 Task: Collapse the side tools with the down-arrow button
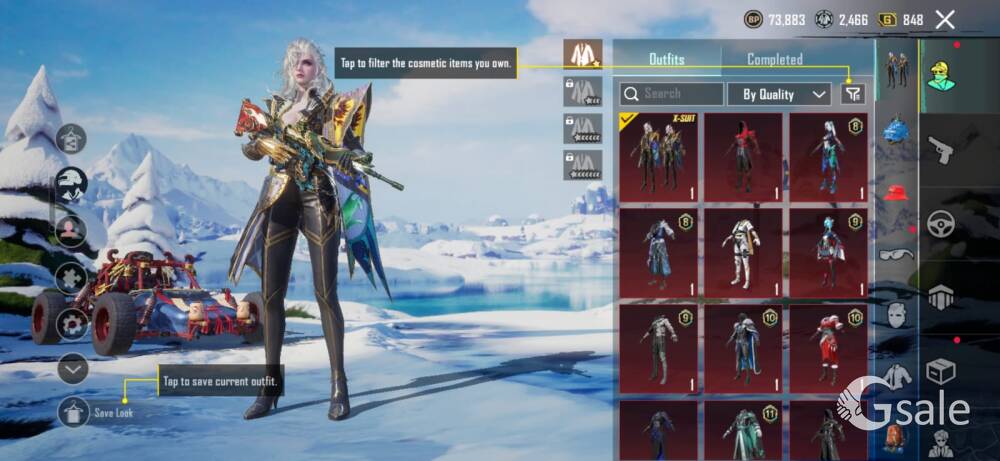[73, 369]
